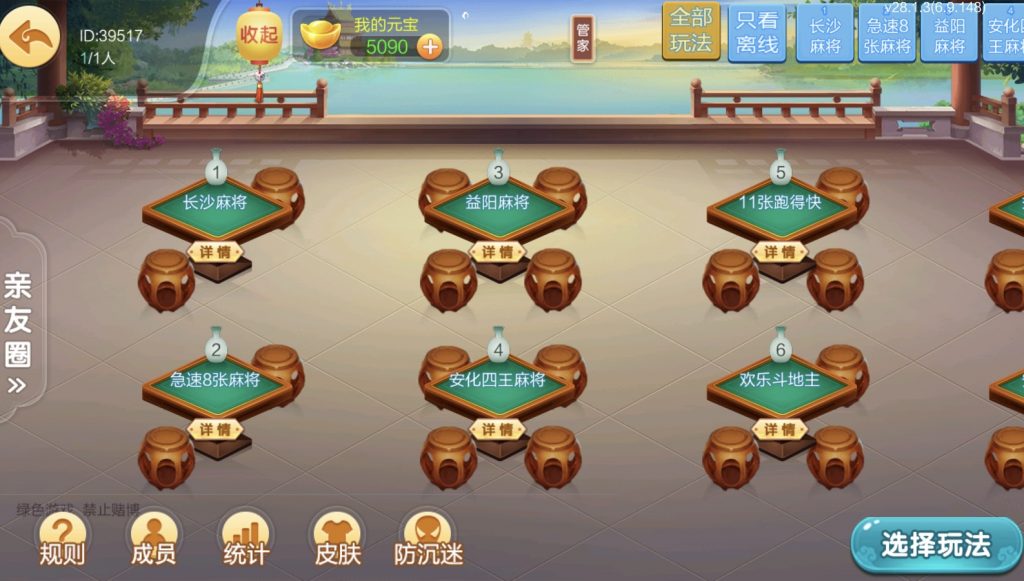
Task: Show 详情 for 安化四王麻将 table
Action: coord(497,429)
